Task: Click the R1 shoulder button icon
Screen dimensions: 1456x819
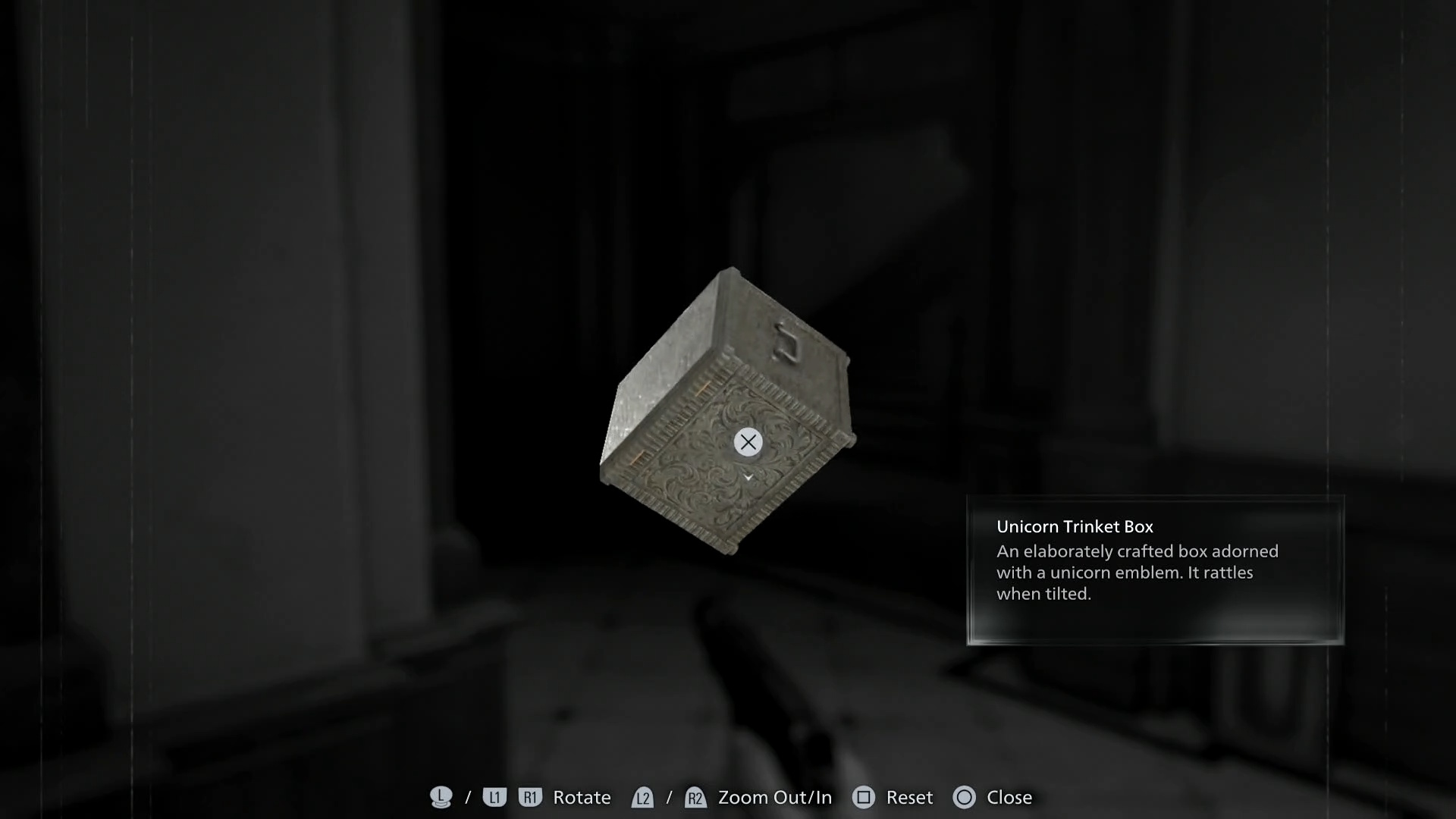Action: pos(530,797)
